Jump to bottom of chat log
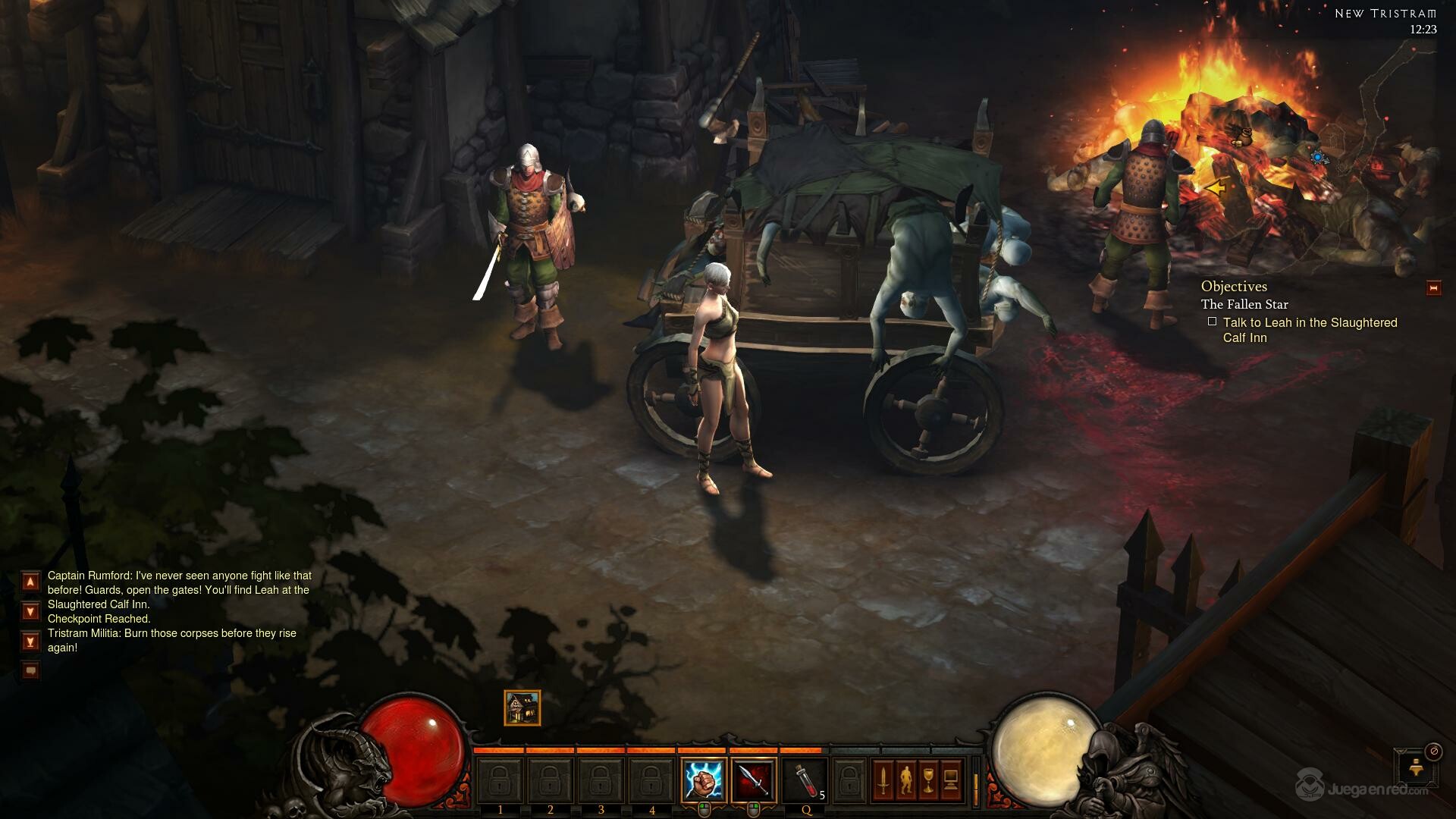The width and height of the screenshot is (1456, 819). (30, 642)
